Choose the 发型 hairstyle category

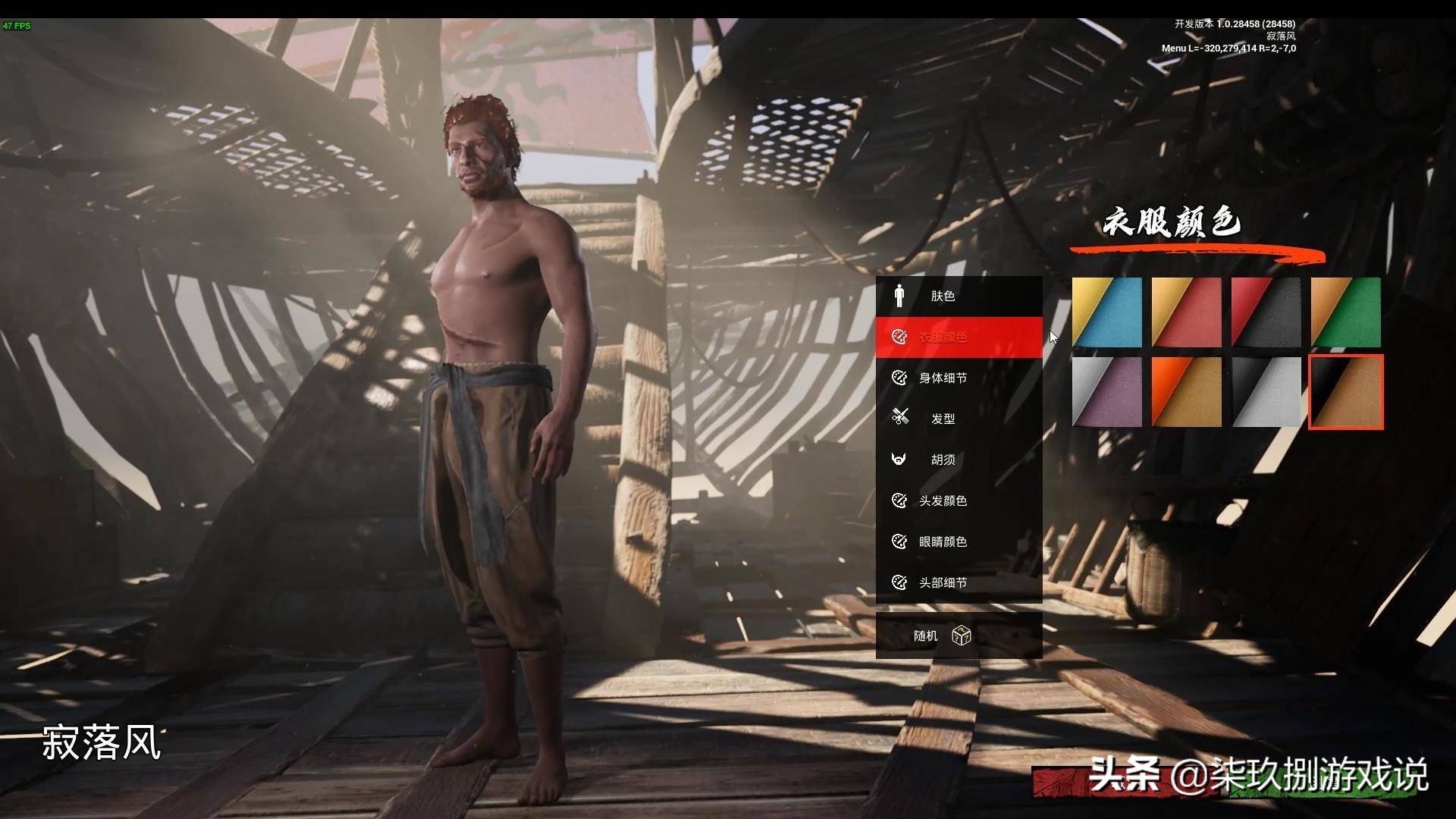coord(959,419)
